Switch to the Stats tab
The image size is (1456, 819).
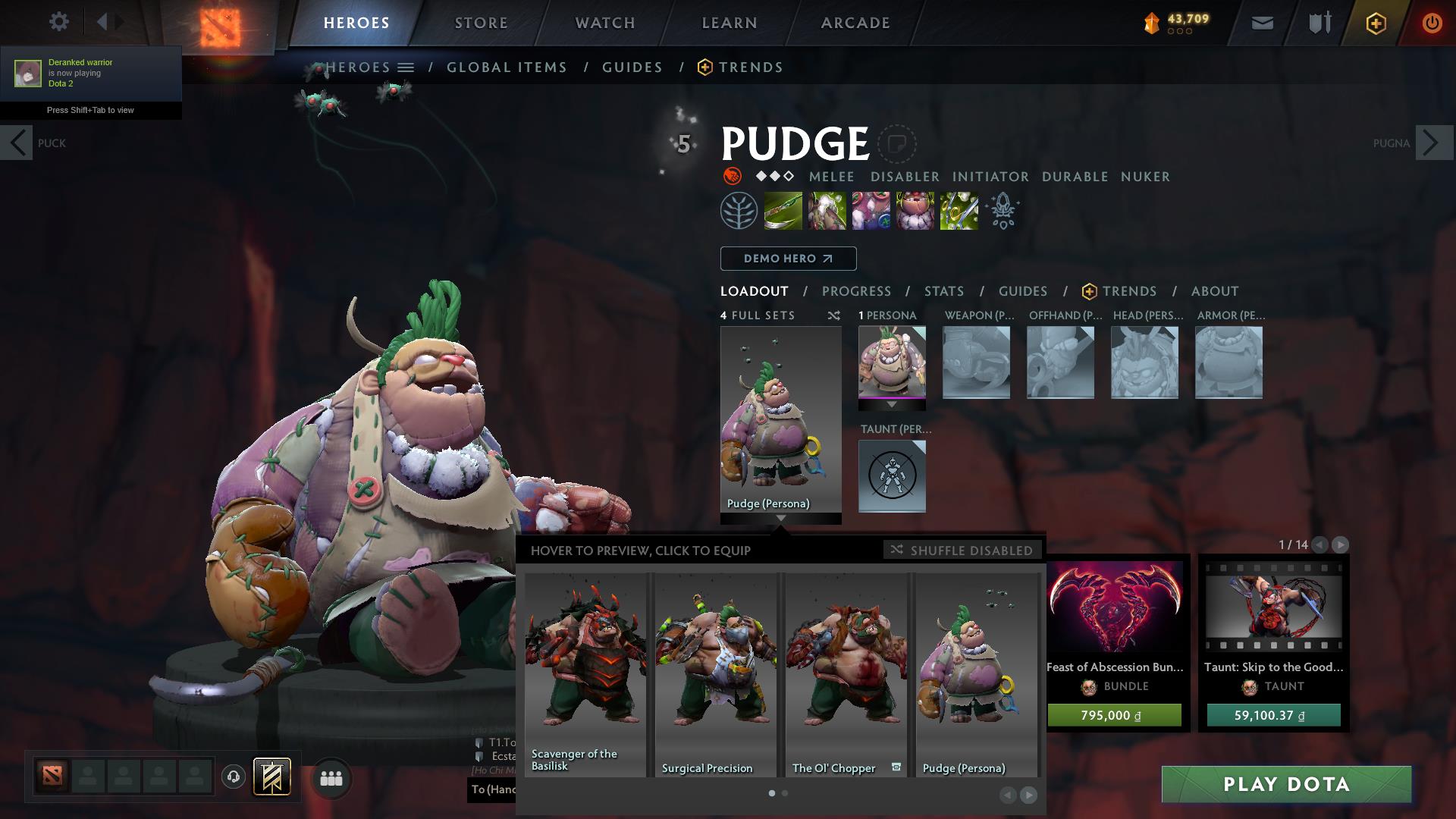[x=943, y=291]
